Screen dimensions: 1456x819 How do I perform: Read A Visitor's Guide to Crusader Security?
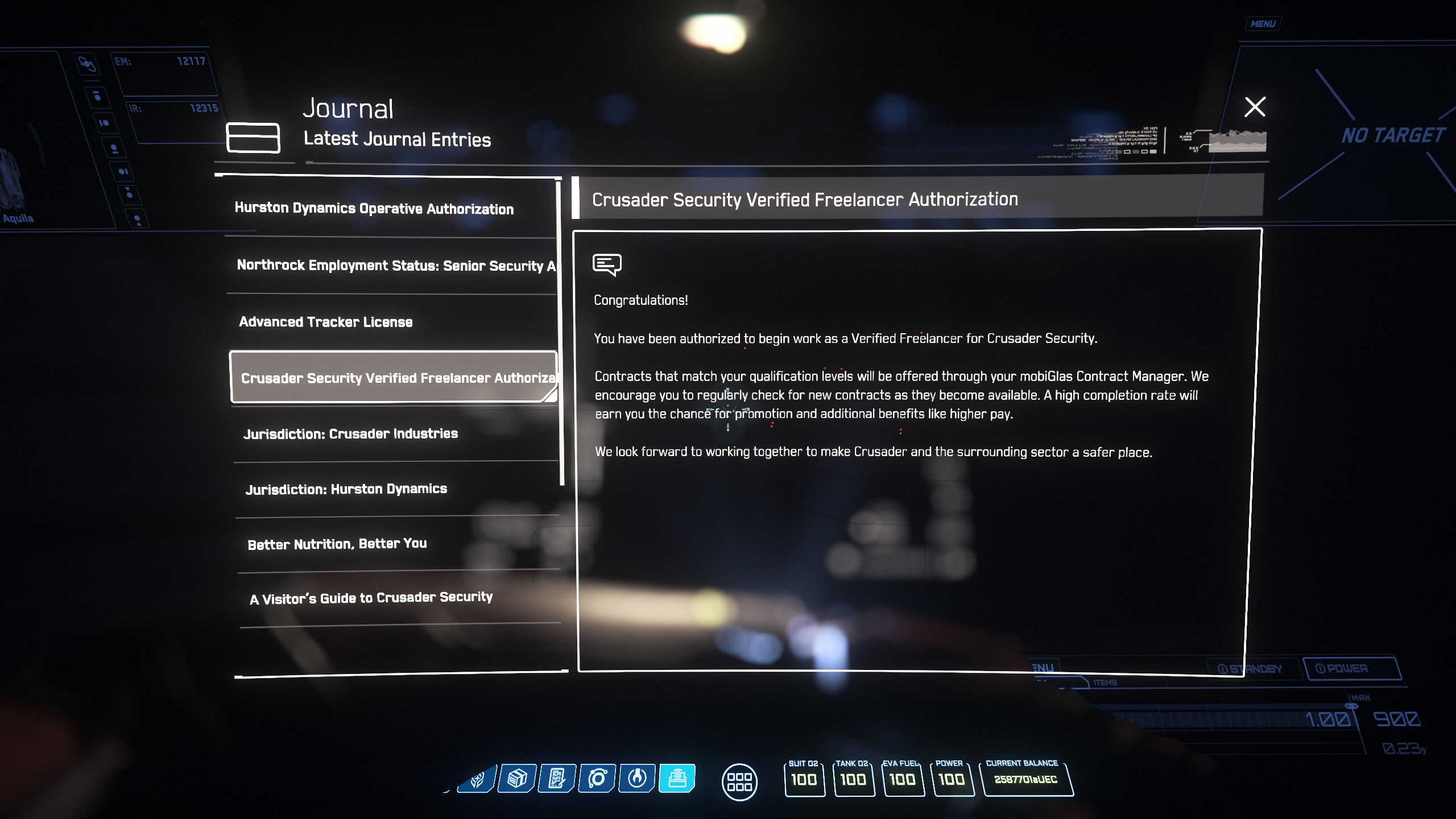click(x=371, y=598)
